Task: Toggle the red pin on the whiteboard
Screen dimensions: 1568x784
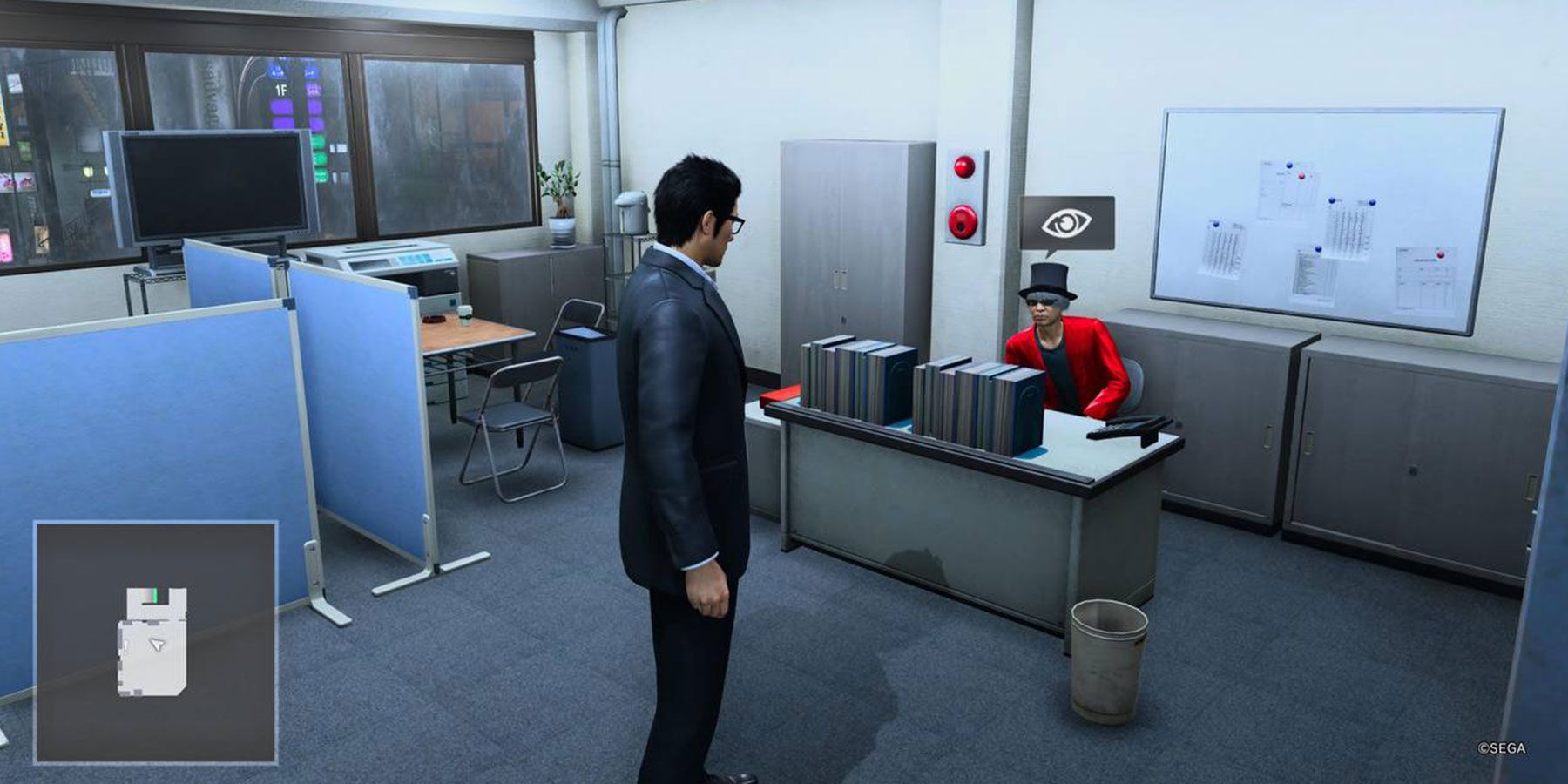Action: pyautogui.click(x=1301, y=177)
